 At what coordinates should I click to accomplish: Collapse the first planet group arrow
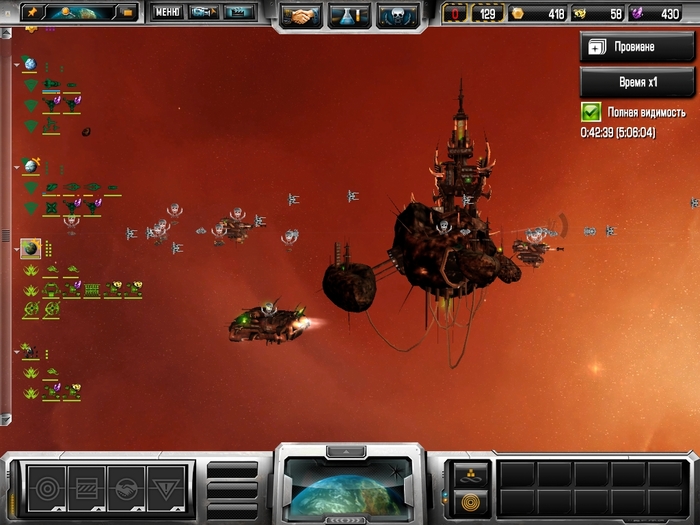(17, 64)
